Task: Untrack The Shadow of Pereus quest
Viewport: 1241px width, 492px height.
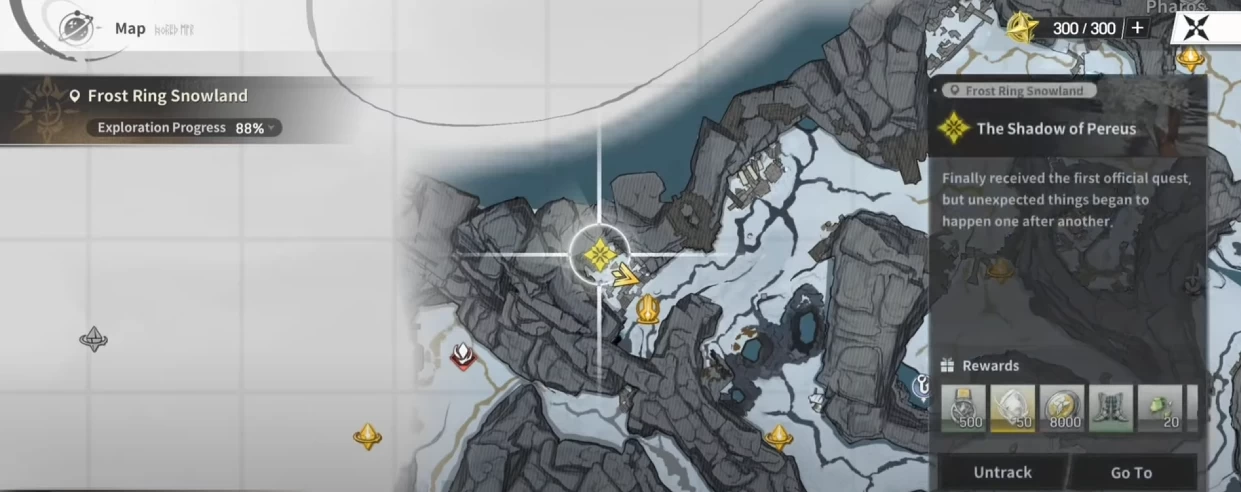Action: [x=1001, y=472]
